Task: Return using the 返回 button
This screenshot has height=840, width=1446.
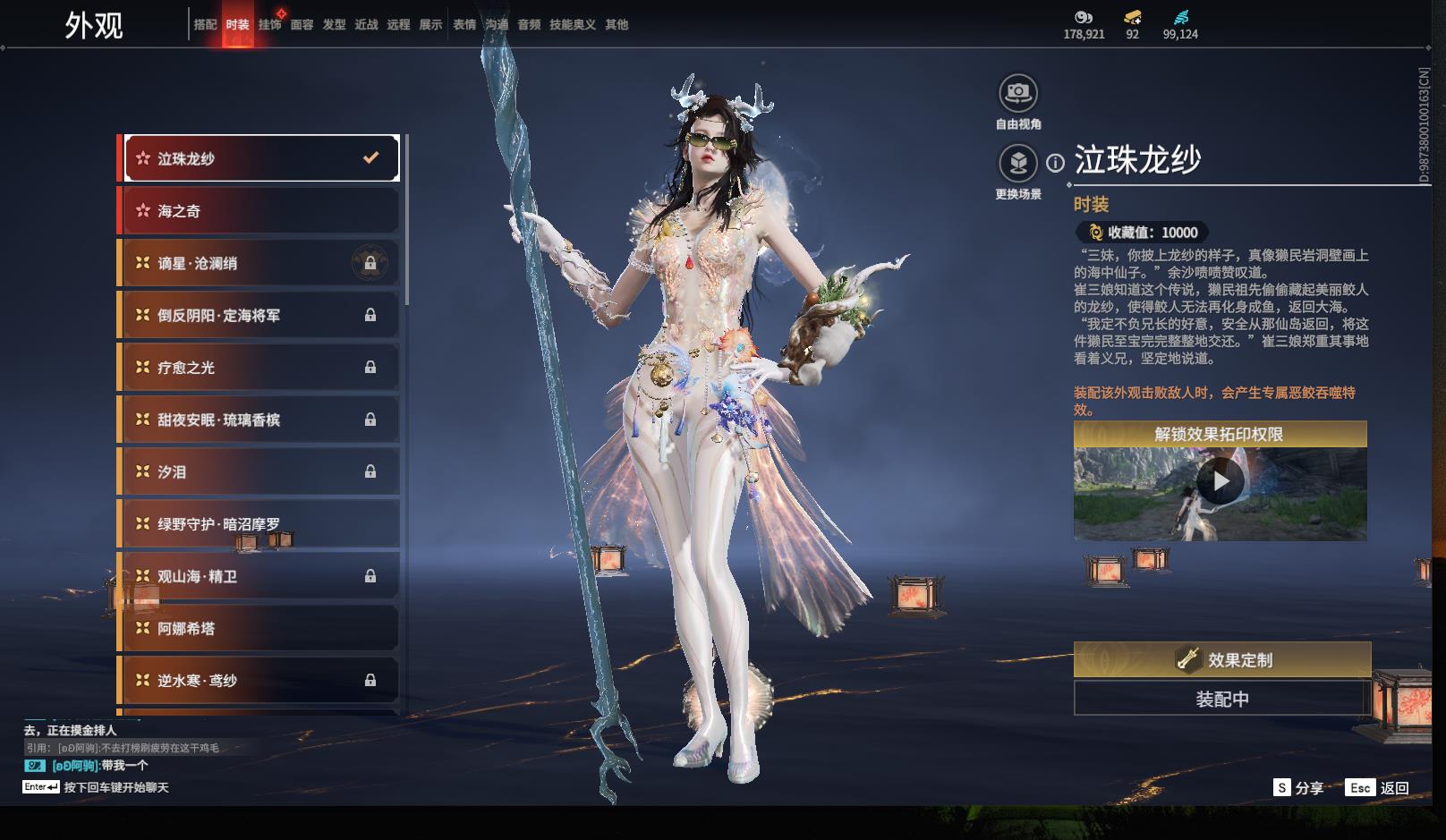Action: (1378, 788)
